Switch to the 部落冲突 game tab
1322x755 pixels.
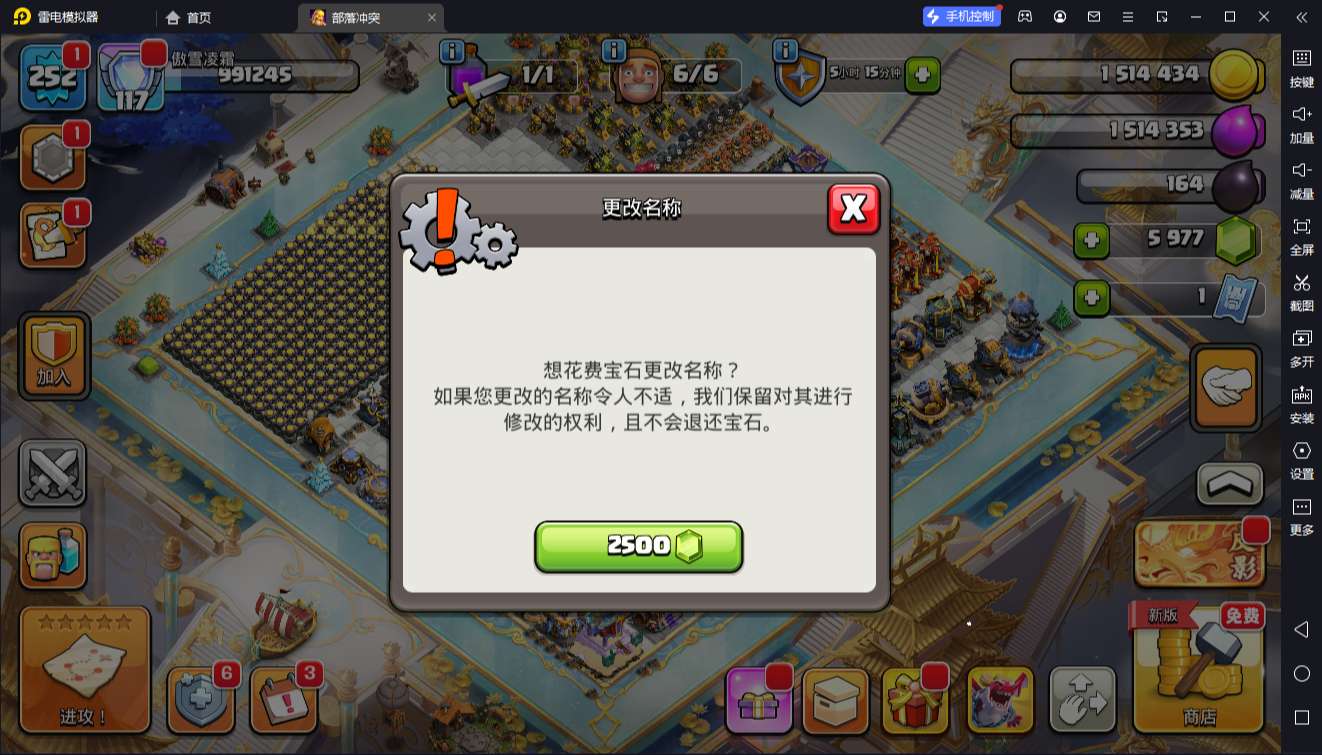360,17
